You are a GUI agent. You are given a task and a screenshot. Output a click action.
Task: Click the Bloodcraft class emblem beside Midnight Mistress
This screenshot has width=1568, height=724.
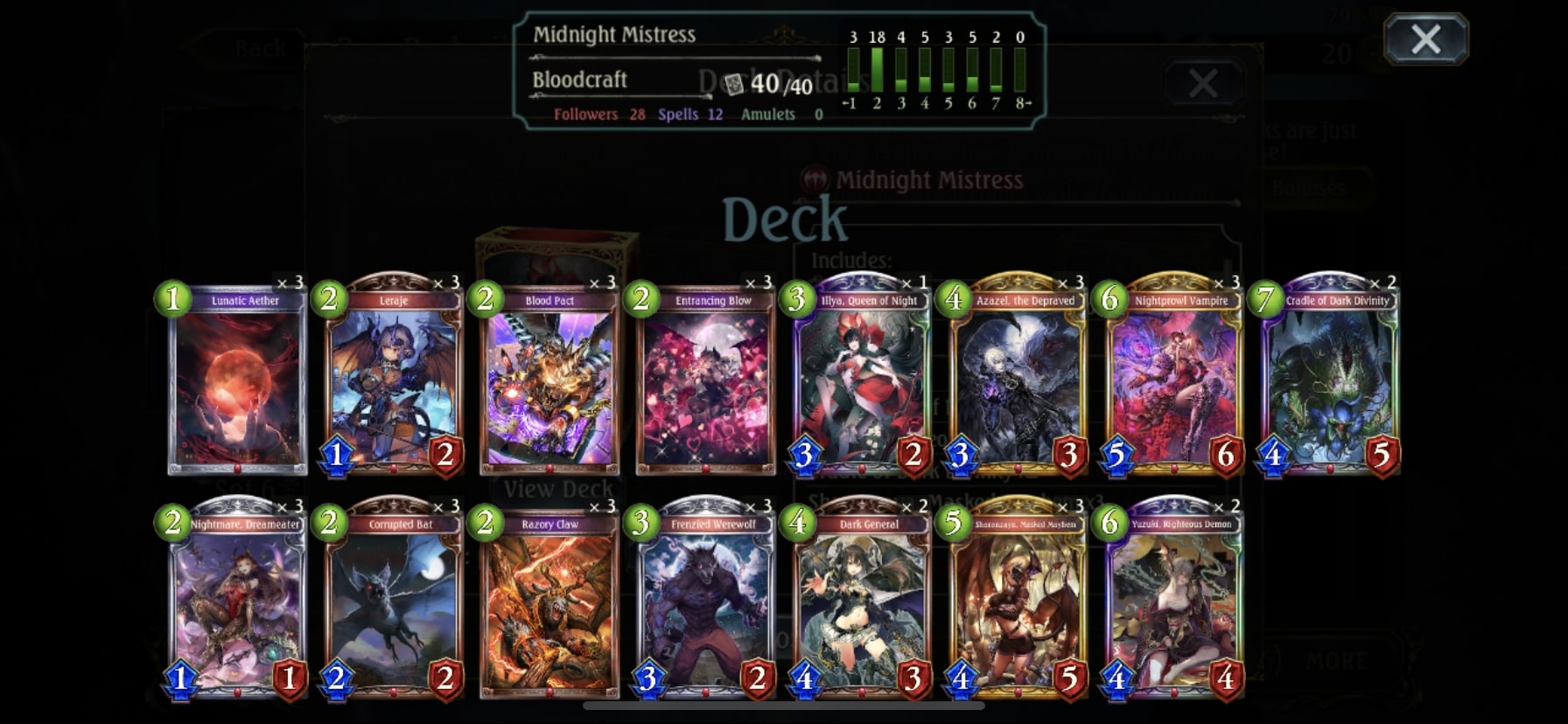tap(815, 180)
